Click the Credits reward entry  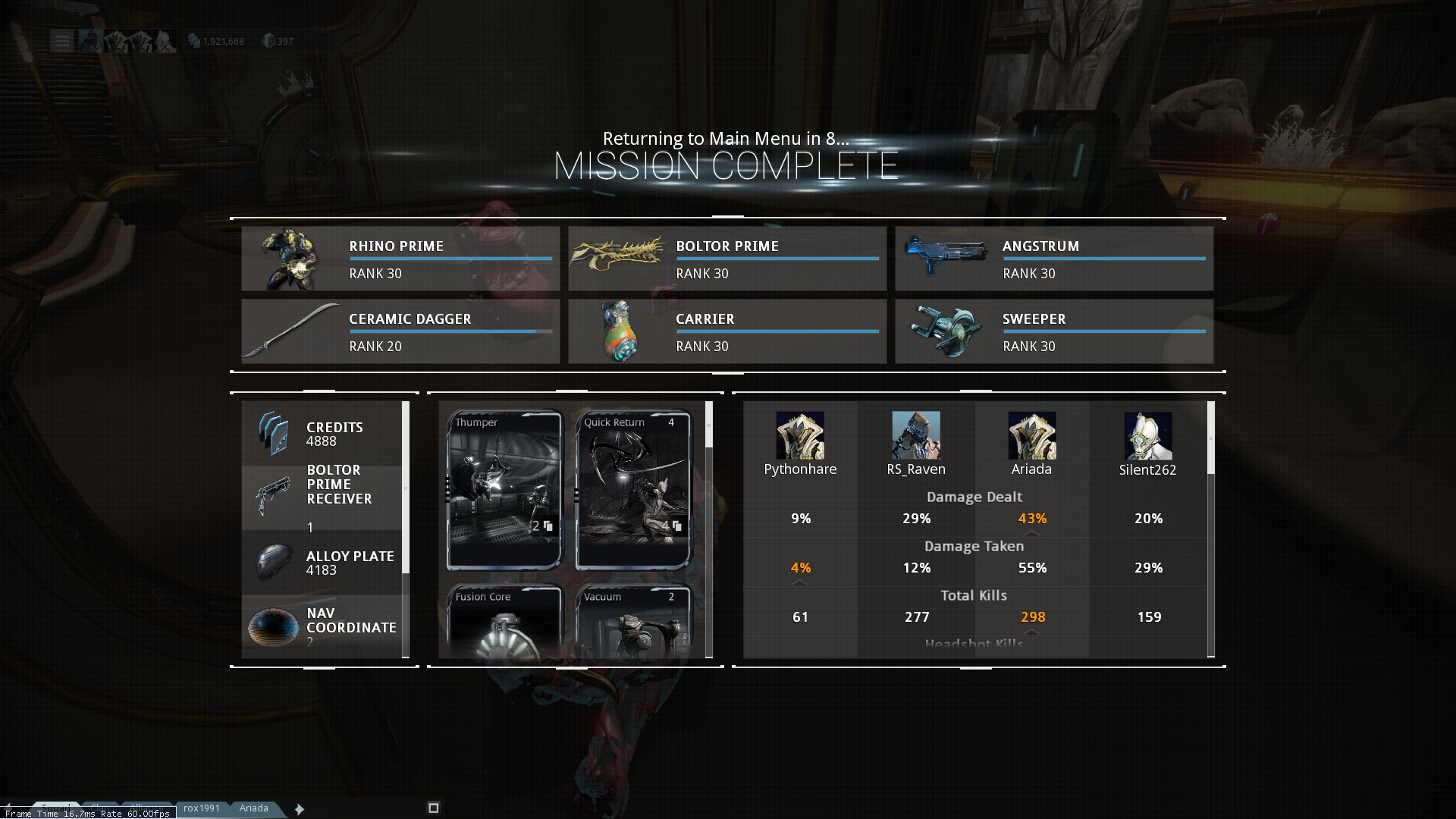pos(322,433)
